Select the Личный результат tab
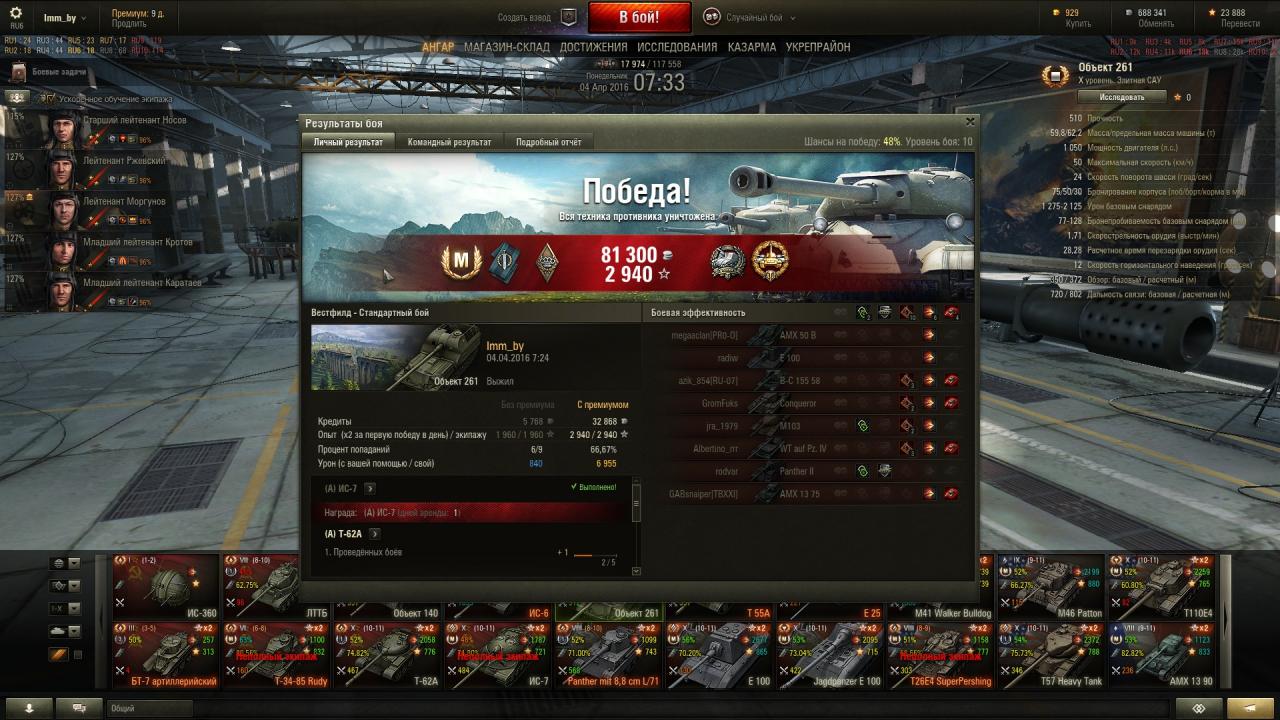The height and width of the screenshot is (720, 1280). (348, 142)
